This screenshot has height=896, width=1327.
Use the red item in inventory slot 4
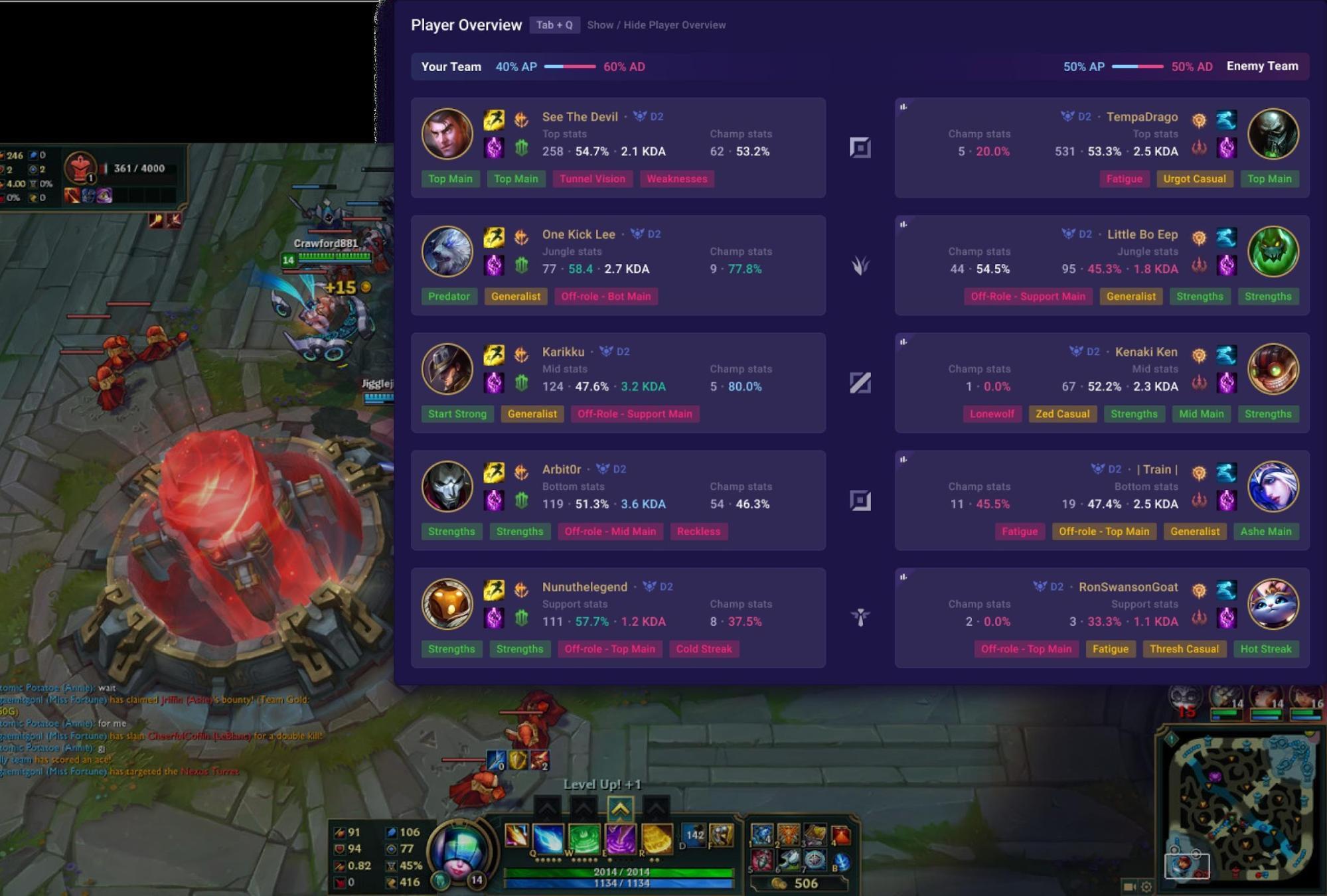click(x=840, y=835)
